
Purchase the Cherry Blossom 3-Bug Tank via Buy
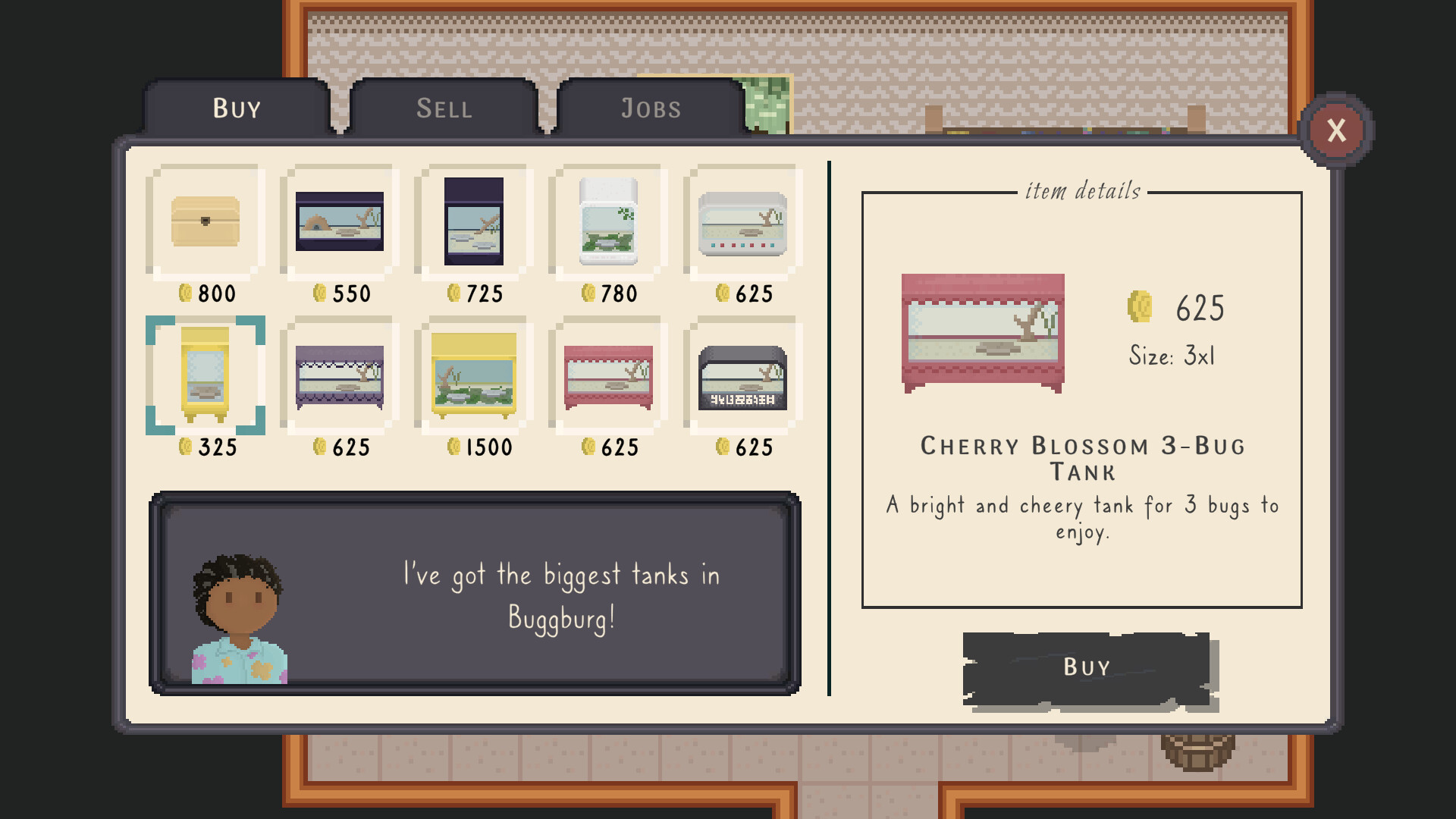(1086, 667)
